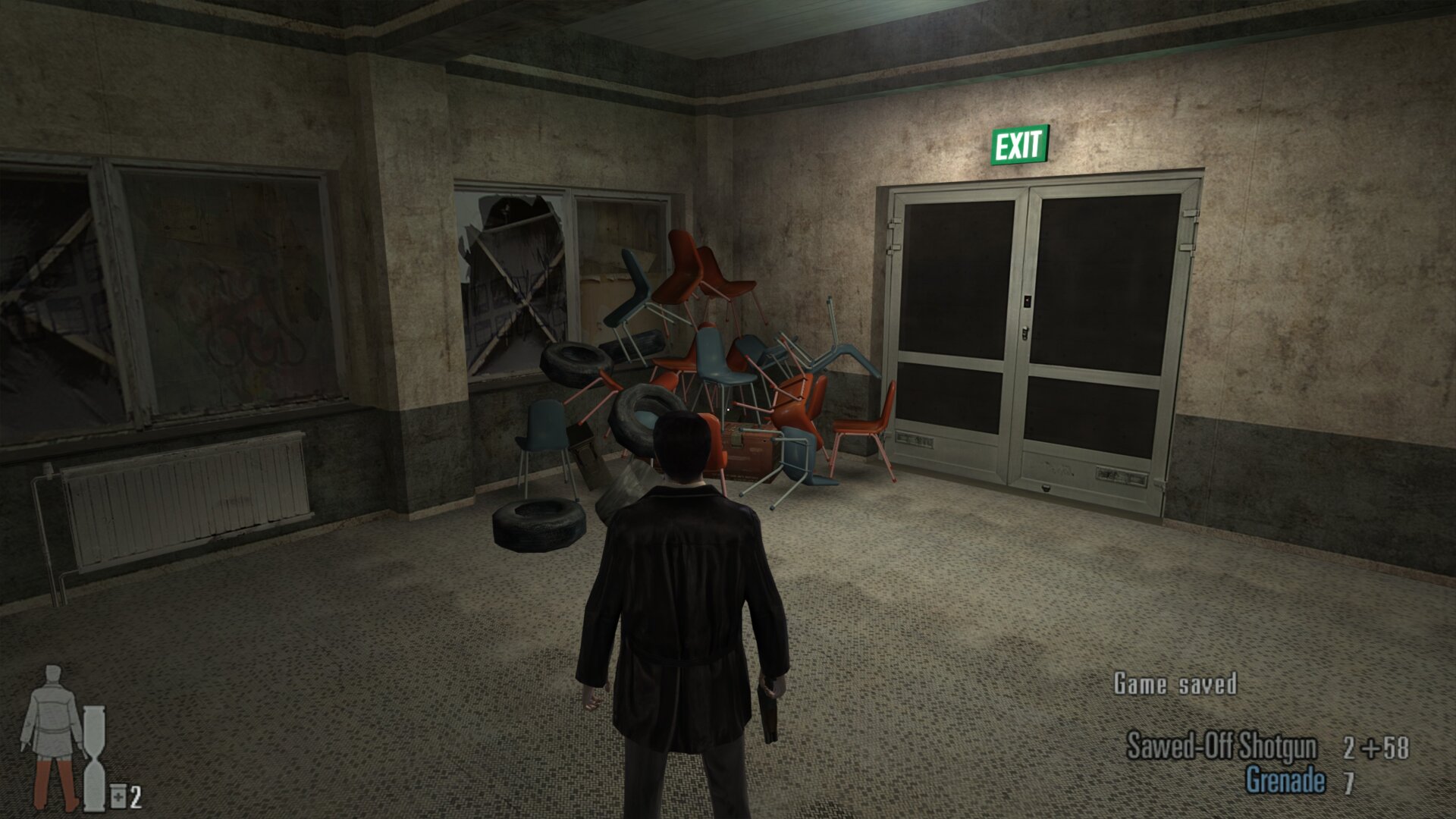Select the Sawed-Off Shotgun weapon label
The height and width of the screenshot is (819, 1456).
tap(1221, 746)
